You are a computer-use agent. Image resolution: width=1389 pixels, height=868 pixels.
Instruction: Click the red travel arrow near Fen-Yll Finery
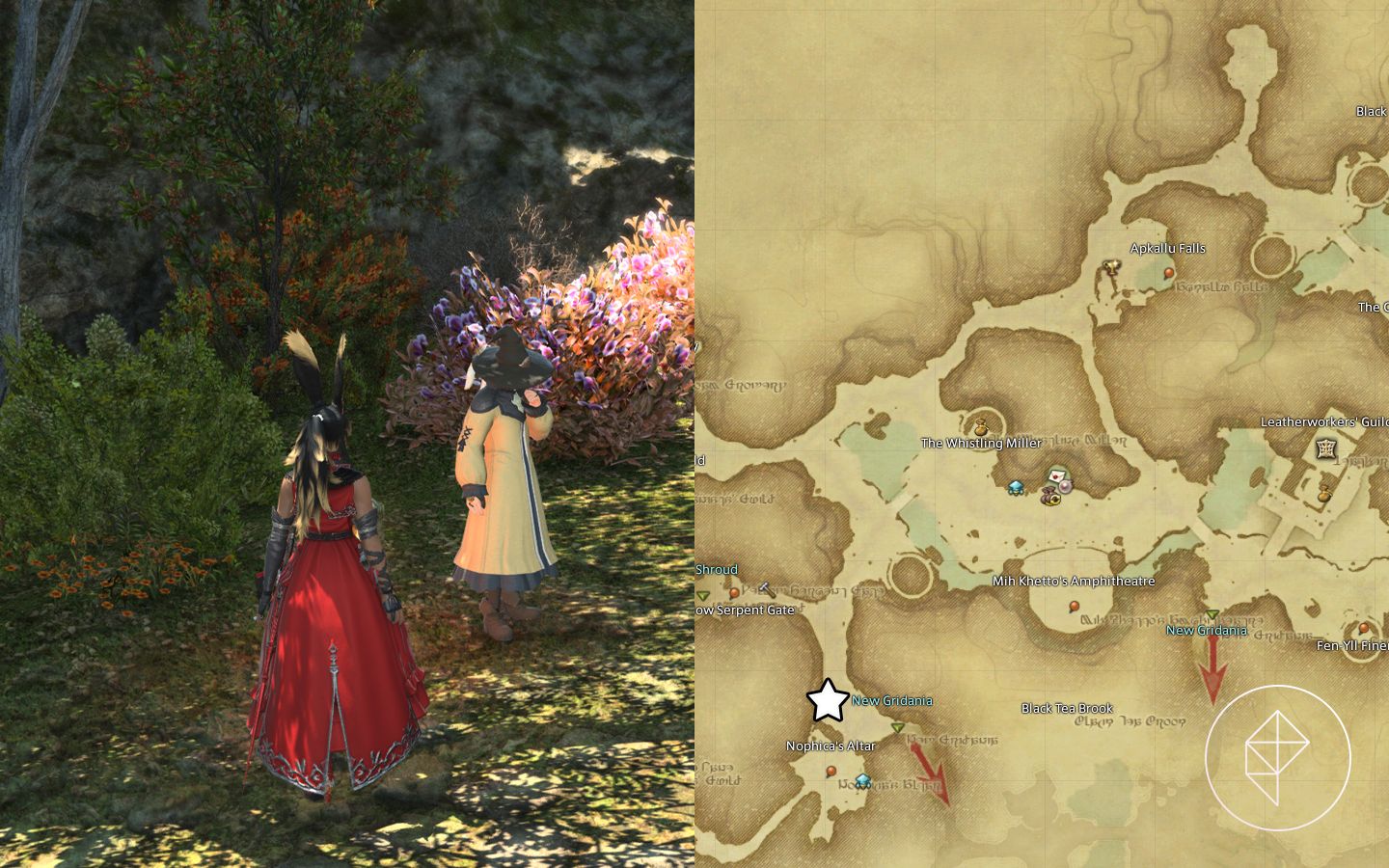1213,670
